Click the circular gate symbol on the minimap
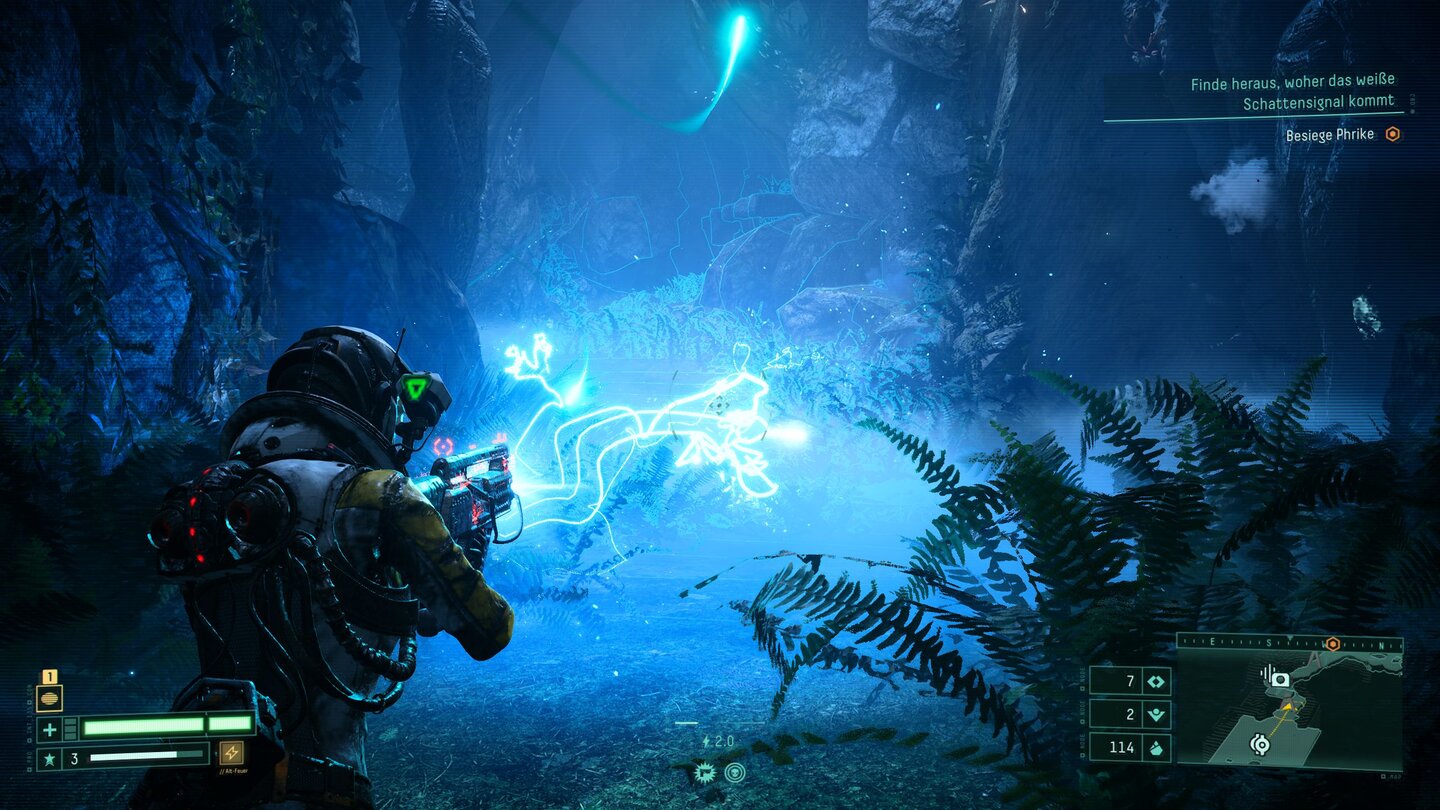Screen dimensions: 1440x810 (x=1259, y=745)
